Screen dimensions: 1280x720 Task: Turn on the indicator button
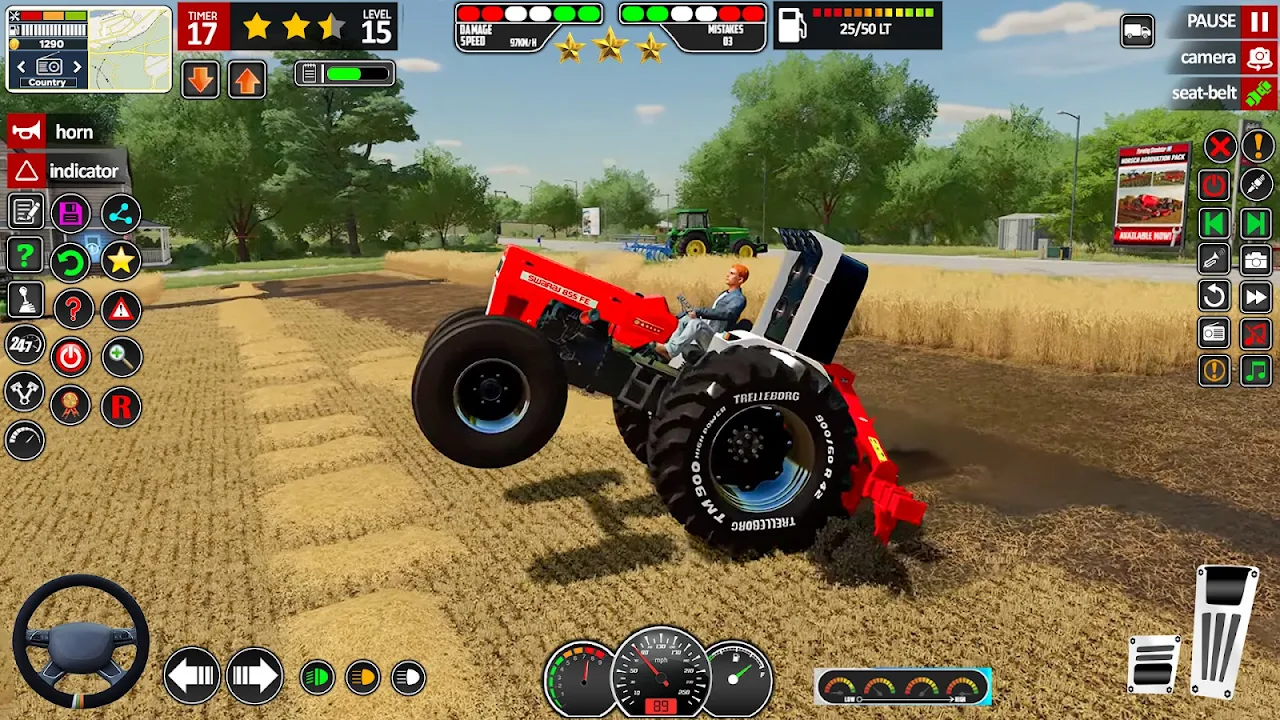coord(65,171)
